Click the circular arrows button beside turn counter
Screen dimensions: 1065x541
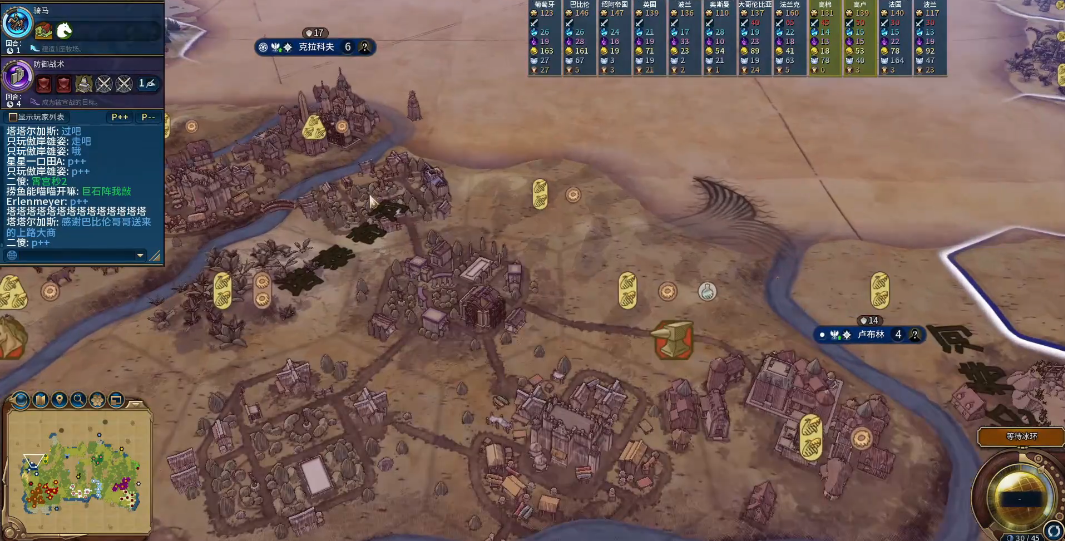point(1053,529)
